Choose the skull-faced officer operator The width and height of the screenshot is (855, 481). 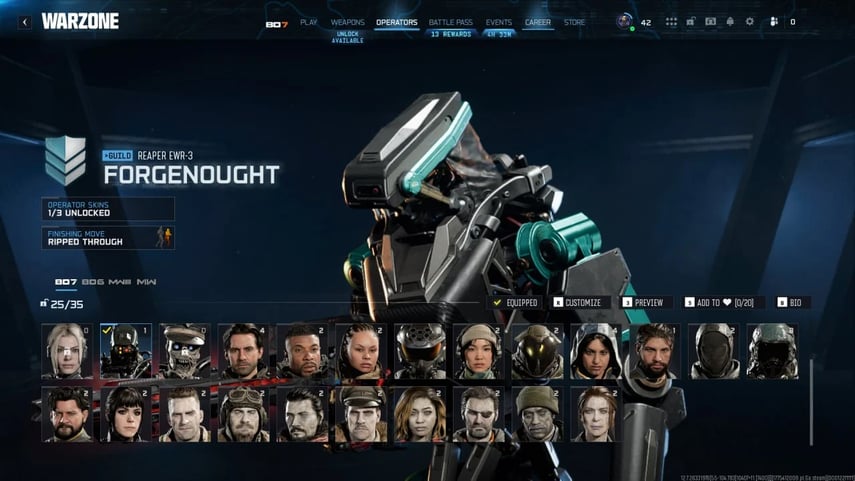coord(185,351)
